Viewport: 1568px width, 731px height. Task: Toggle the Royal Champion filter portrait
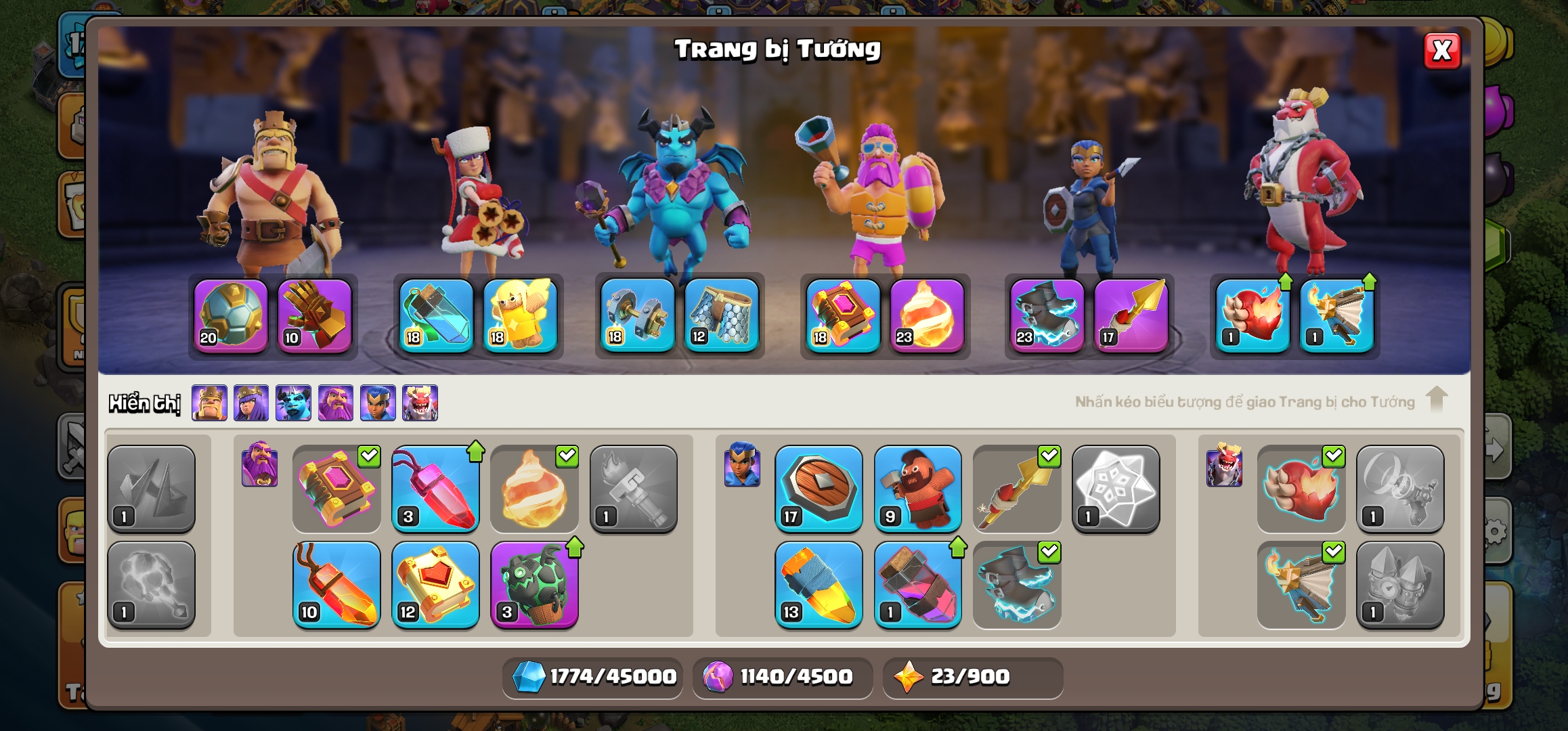click(x=378, y=403)
